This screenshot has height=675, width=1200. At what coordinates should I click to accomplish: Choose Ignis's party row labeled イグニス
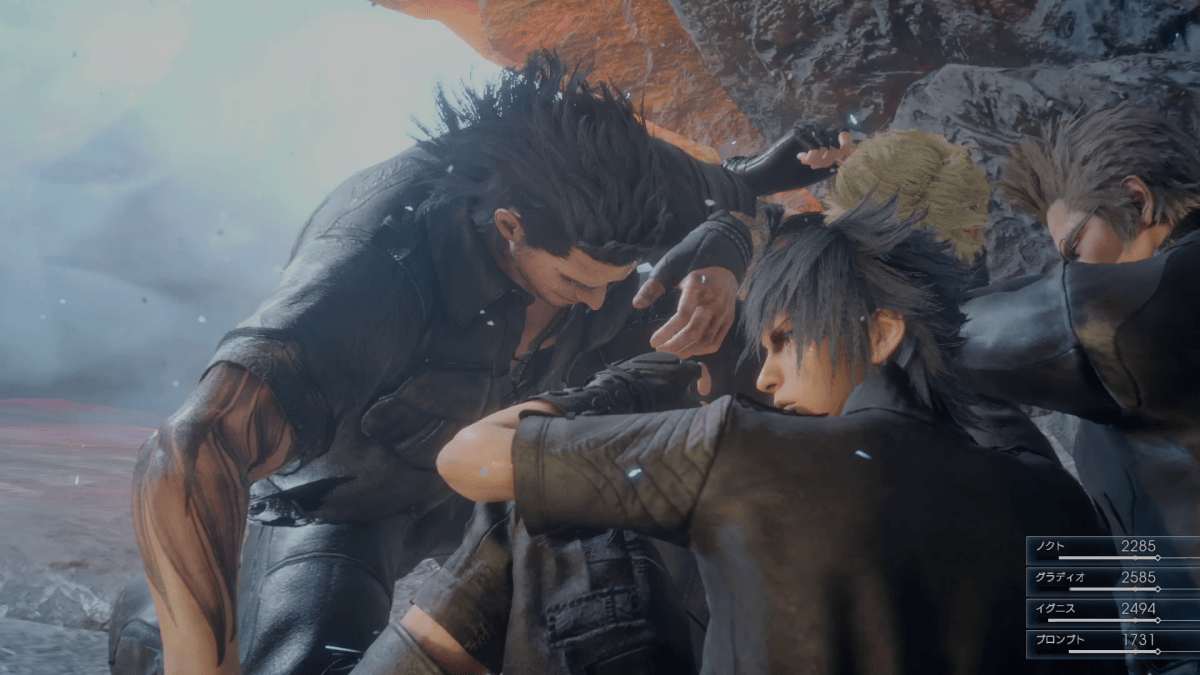point(1111,610)
